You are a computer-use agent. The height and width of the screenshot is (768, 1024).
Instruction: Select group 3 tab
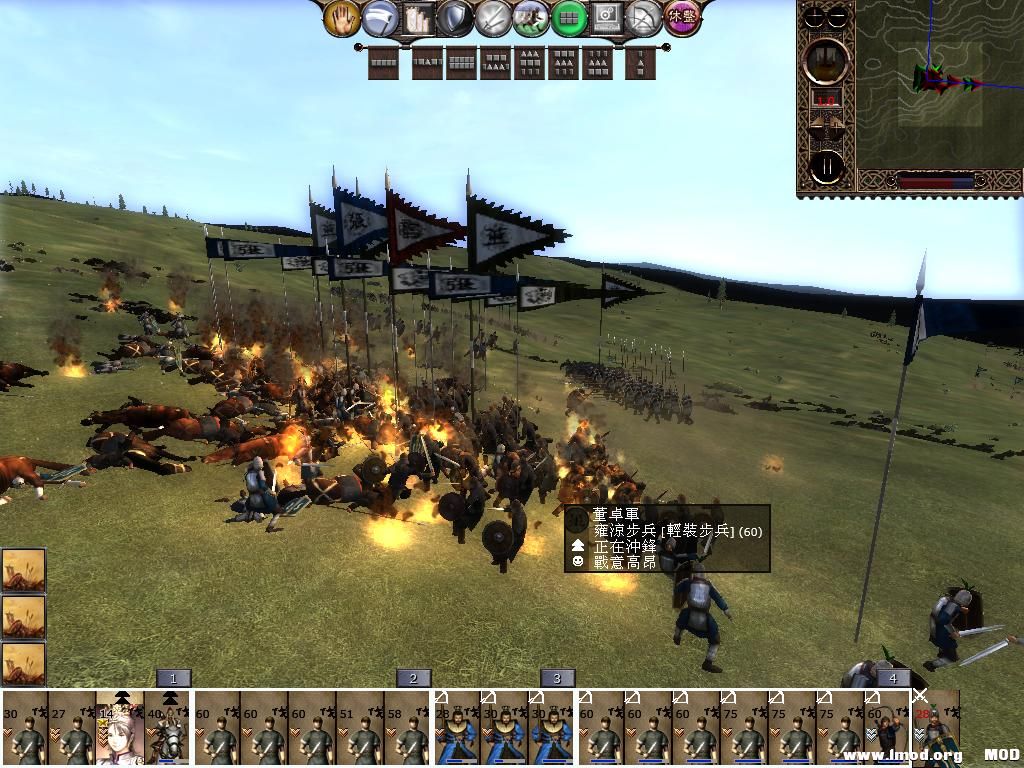point(557,678)
